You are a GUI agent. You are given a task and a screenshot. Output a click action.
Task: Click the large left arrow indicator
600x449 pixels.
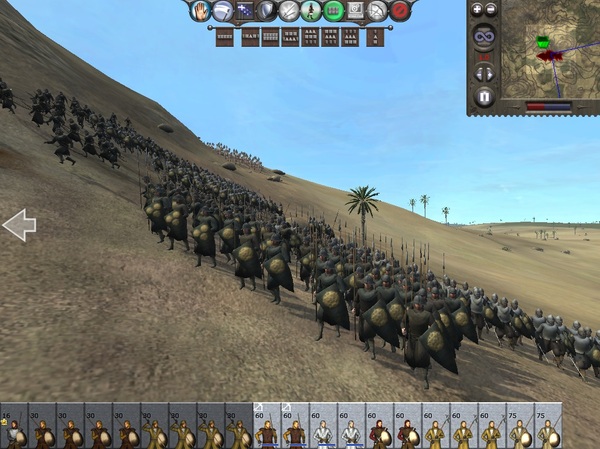pos(18,225)
